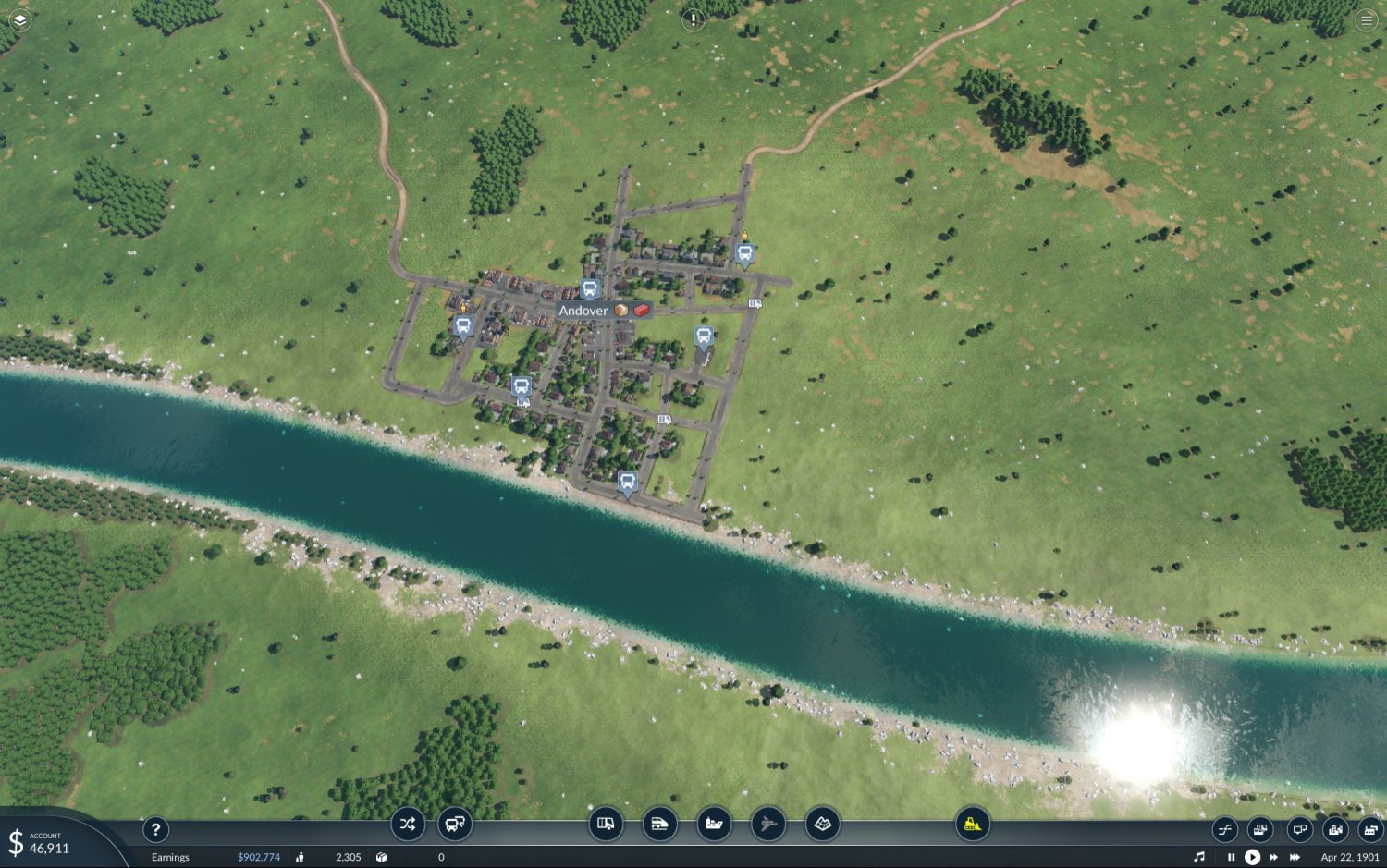Open the question mark help button
Viewport: 1387px width, 868px height.
pos(155,829)
